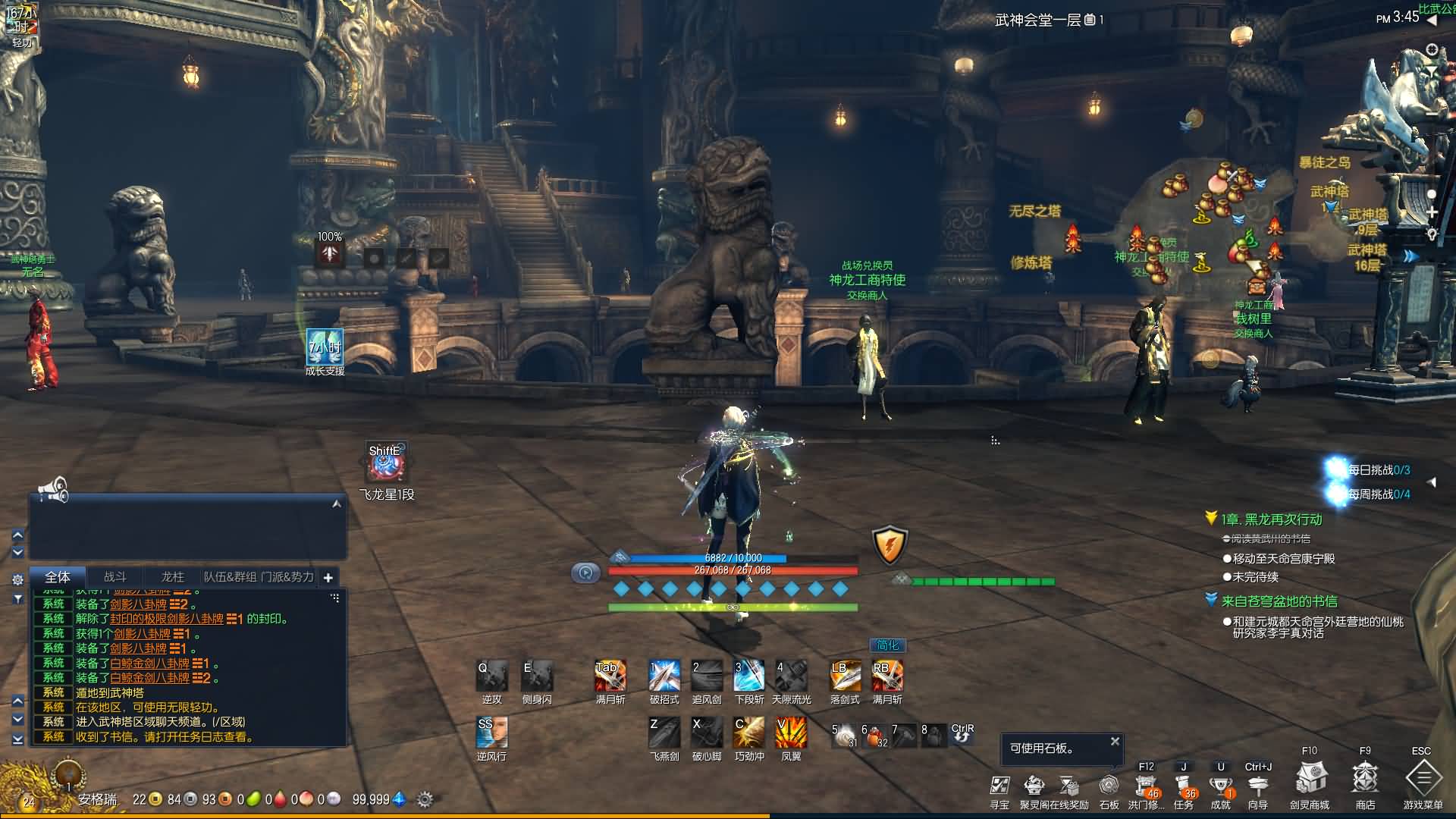Toggle the 简化 simplify button
The width and height of the screenshot is (1456, 819).
[887, 645]
